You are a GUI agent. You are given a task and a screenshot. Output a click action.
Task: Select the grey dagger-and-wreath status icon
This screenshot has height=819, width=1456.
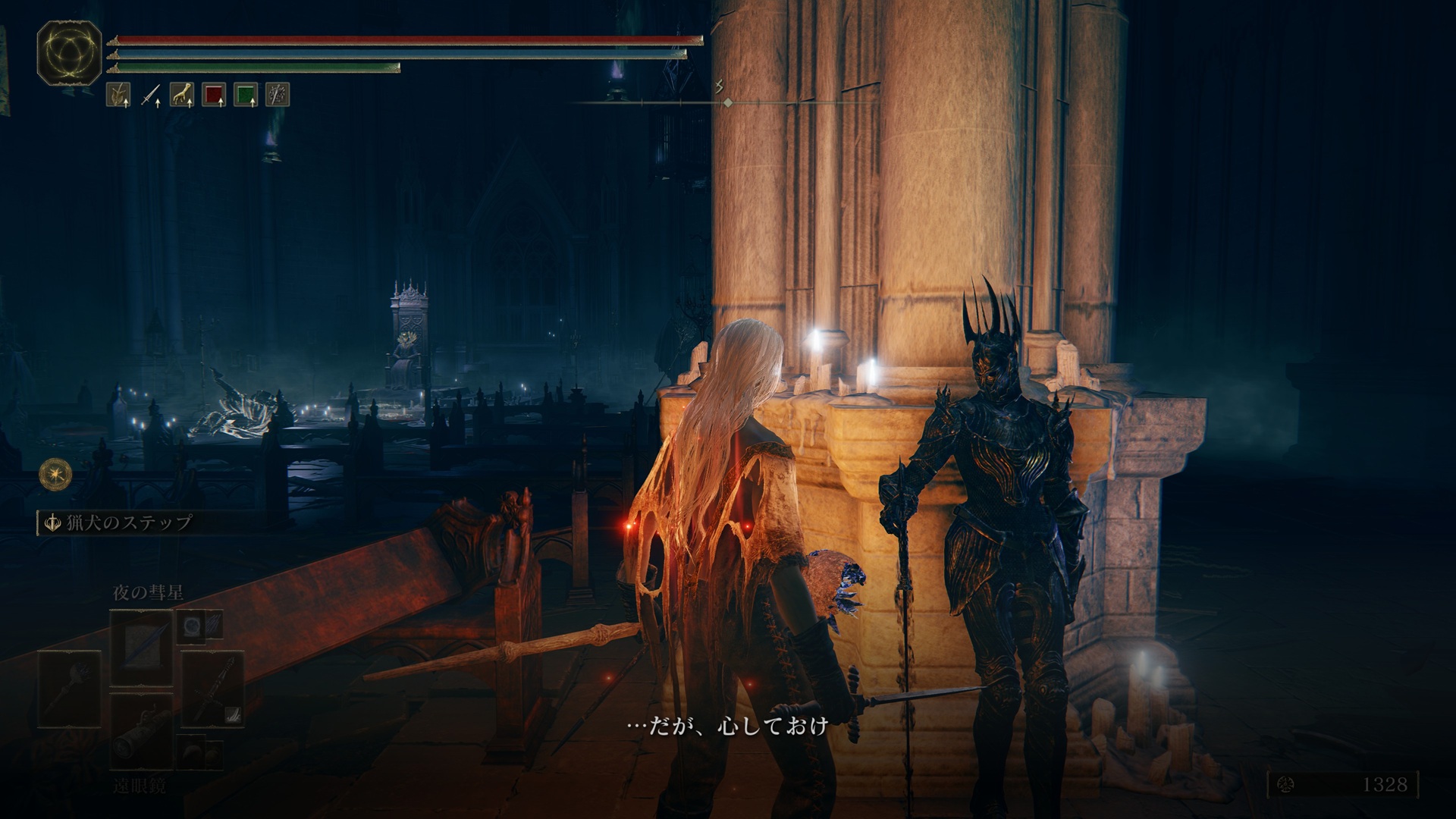click(278, 95)
